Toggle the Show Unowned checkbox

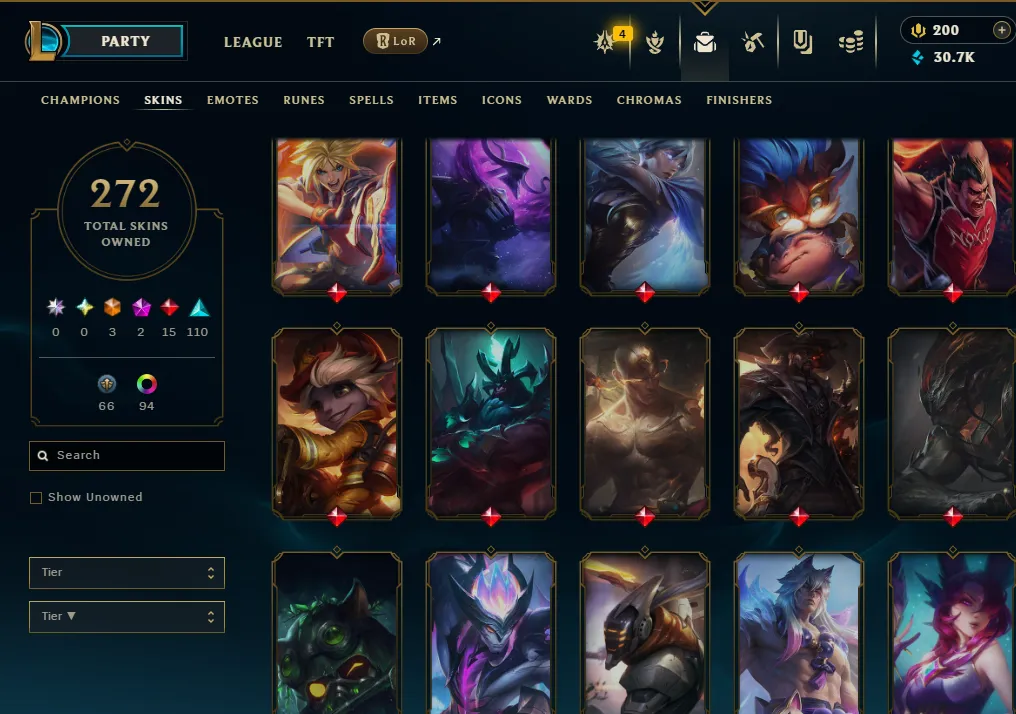point(36,497)
